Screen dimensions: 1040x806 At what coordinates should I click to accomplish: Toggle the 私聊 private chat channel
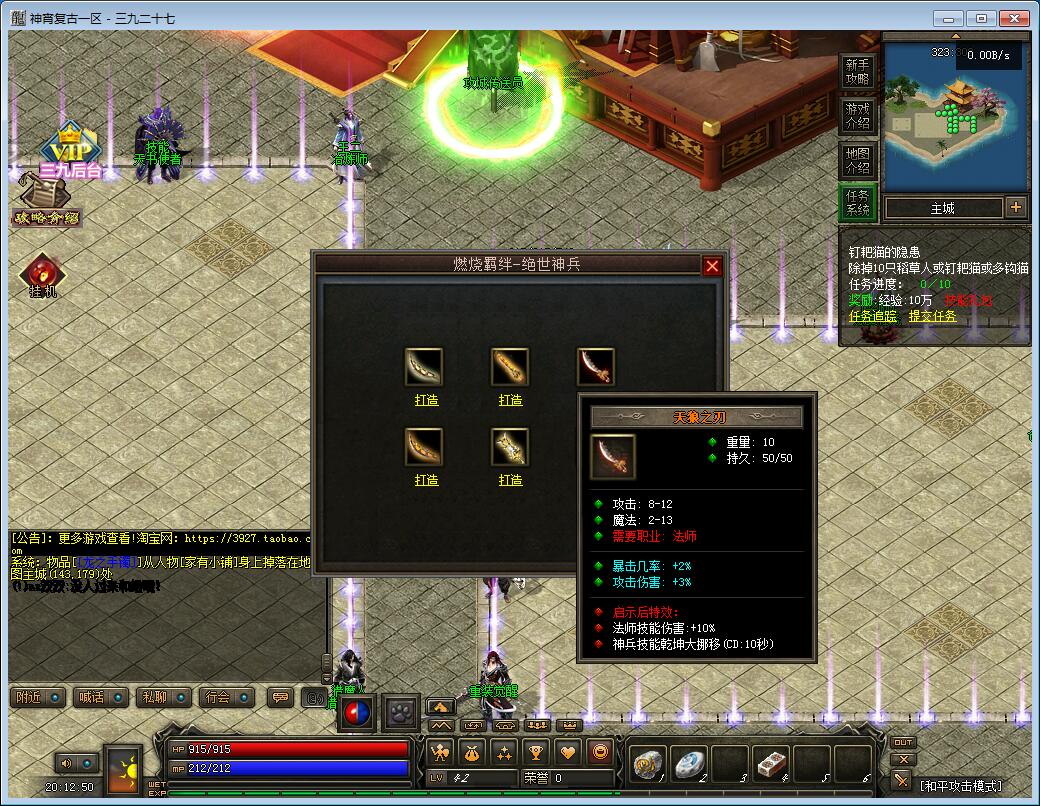(163, 697)
